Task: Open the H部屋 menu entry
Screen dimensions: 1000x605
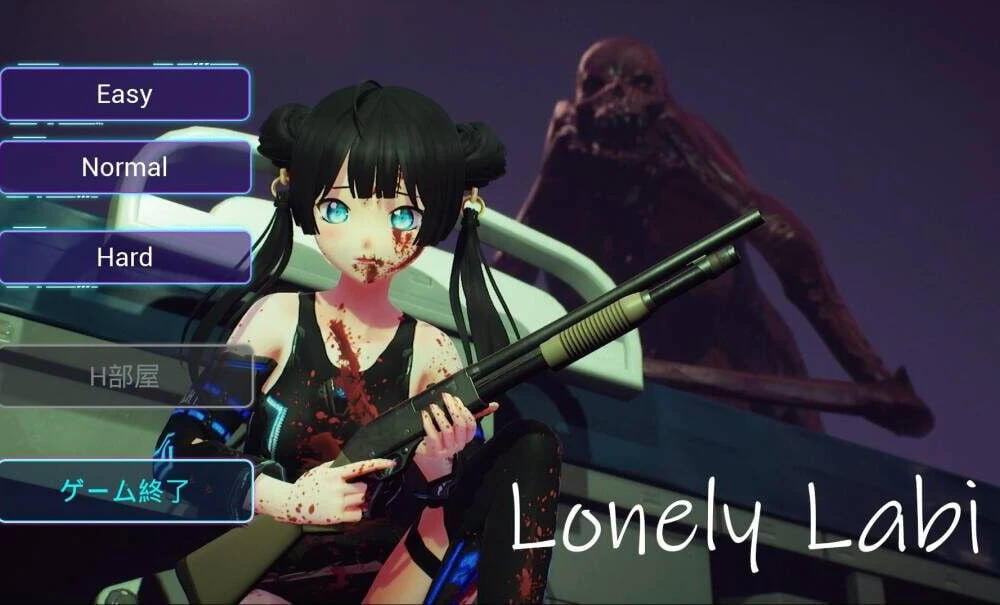Action: point(124,377)
